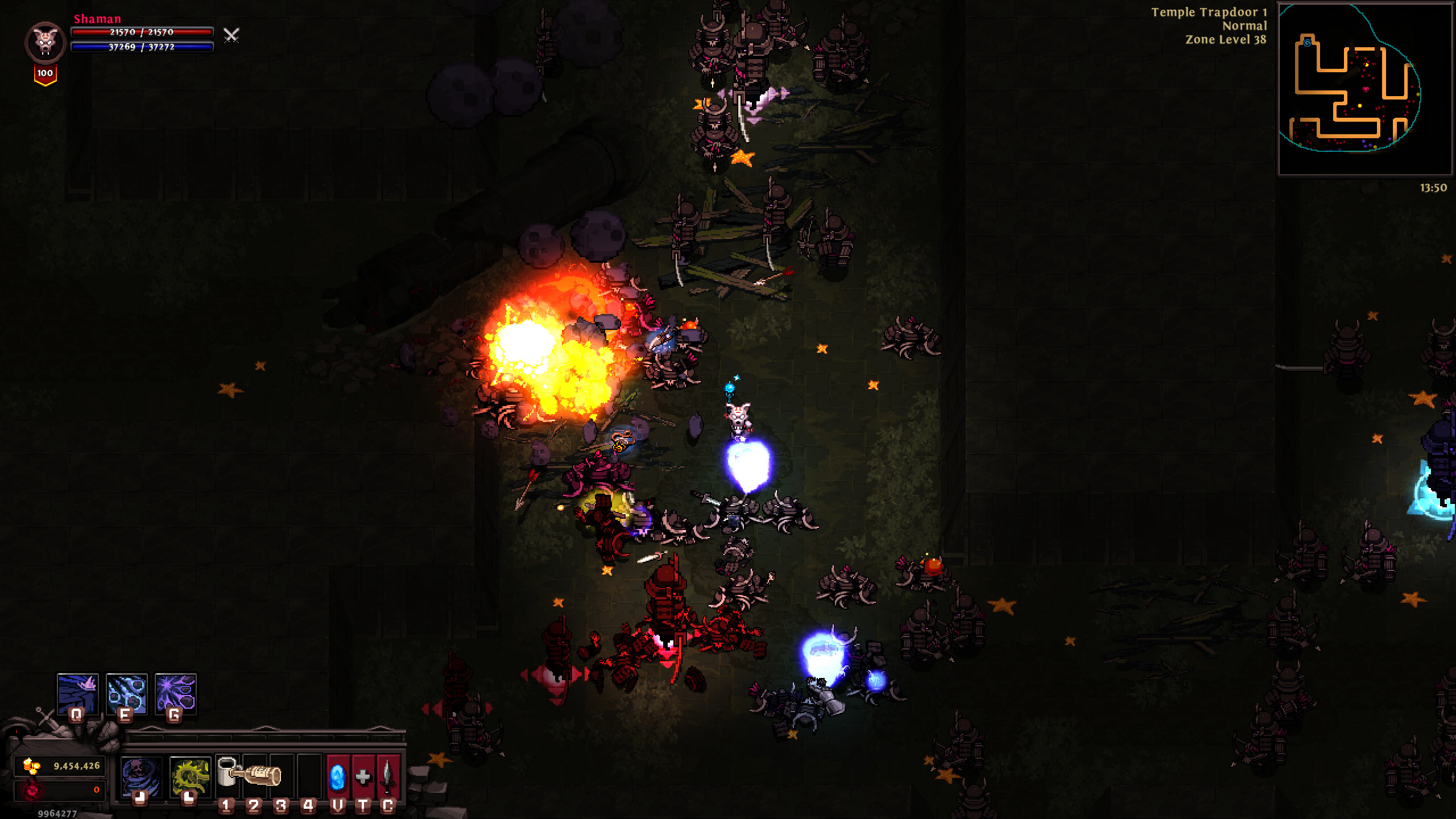Use the potion bottle in hotbar slot 1

click(226, 775)
